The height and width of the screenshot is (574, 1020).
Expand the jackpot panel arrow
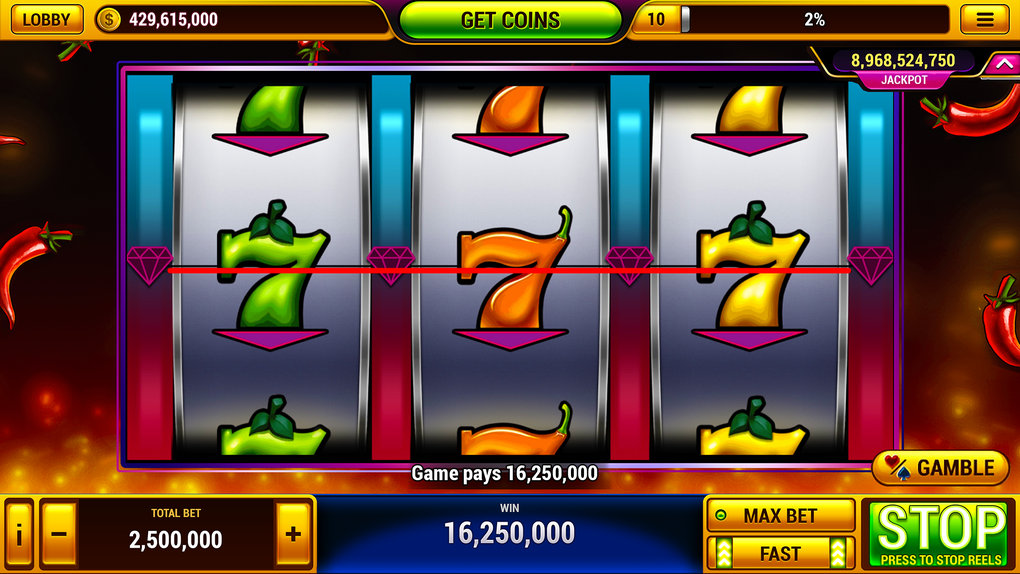(x=1000, y=65)
